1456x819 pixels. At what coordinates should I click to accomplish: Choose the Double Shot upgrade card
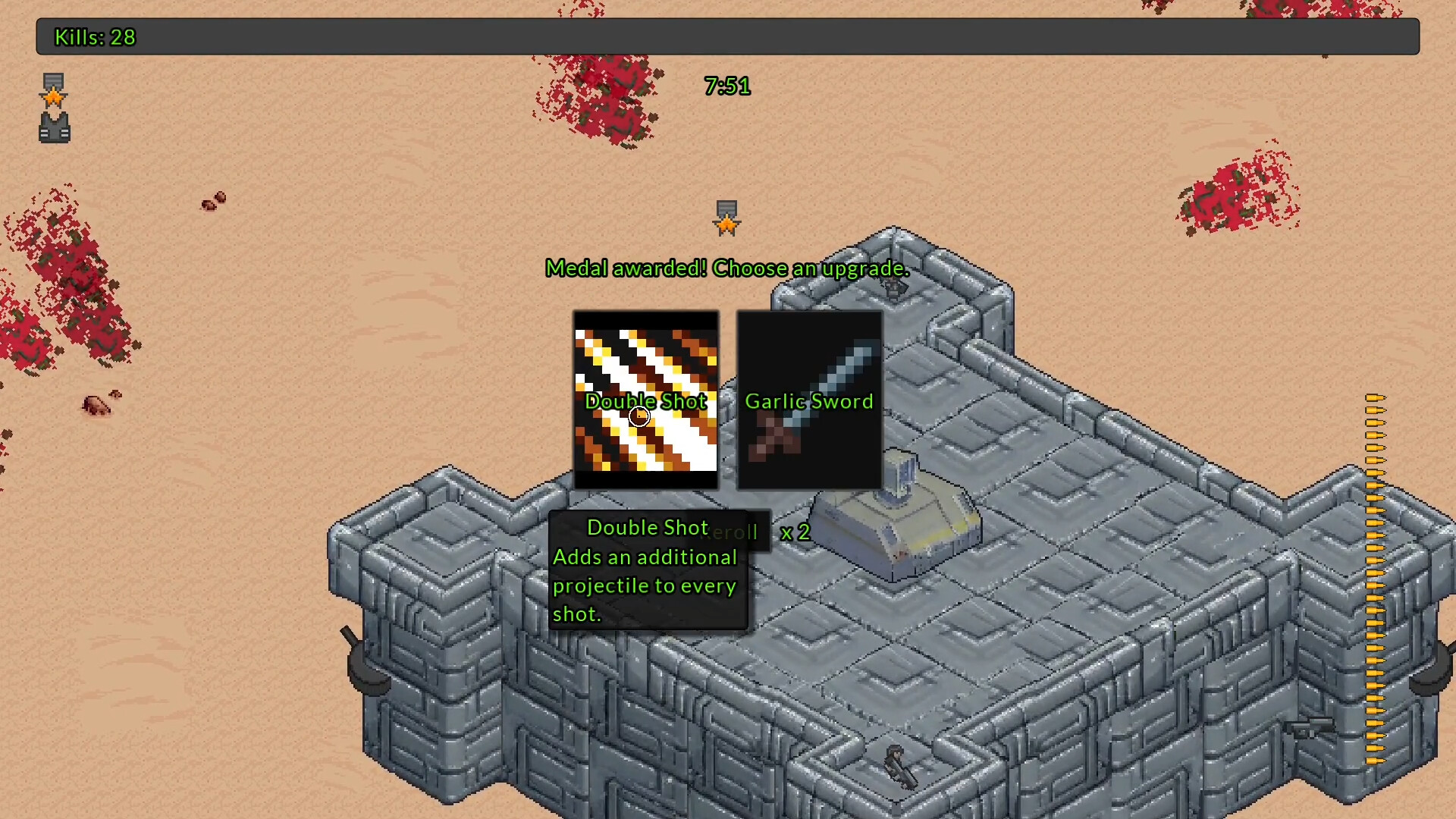646,400
